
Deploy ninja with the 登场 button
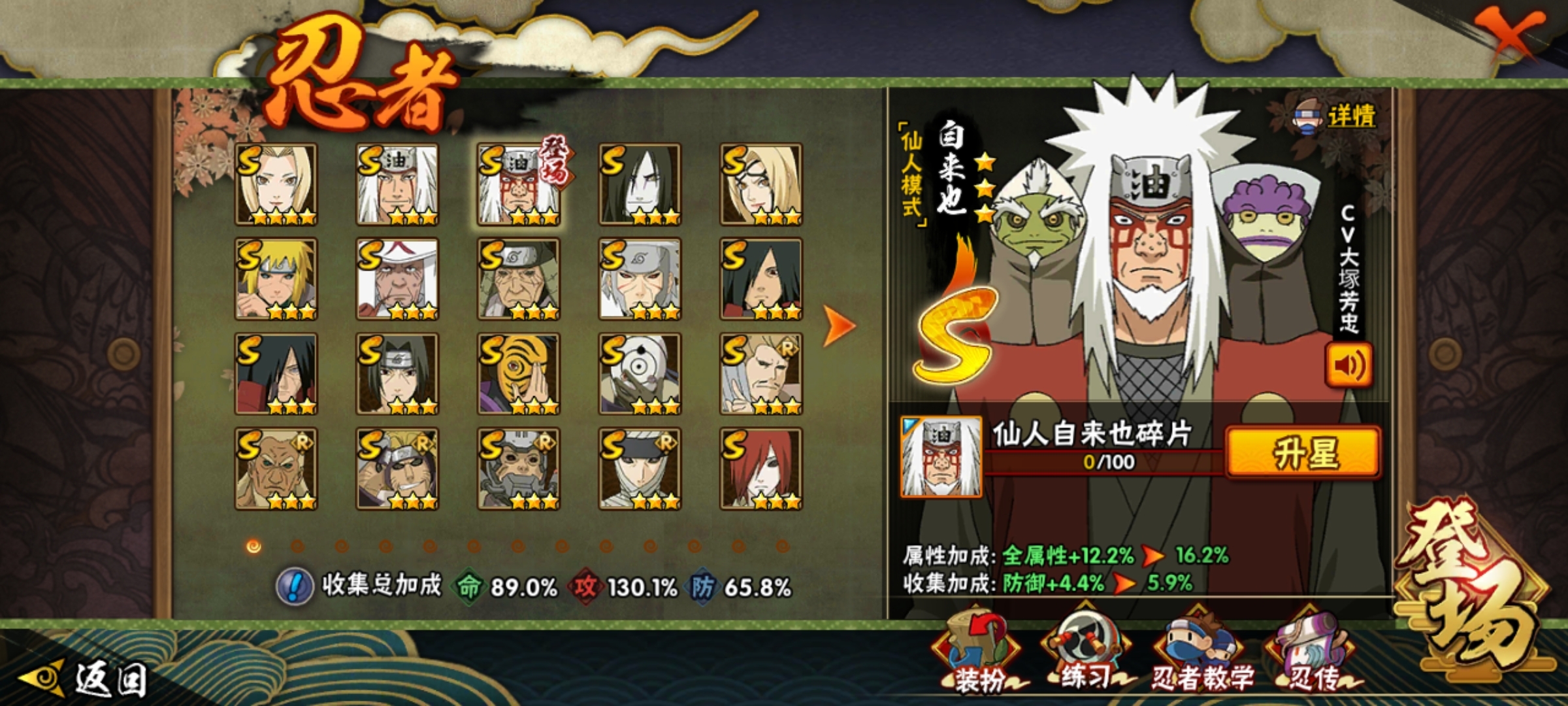[1473, 582]
